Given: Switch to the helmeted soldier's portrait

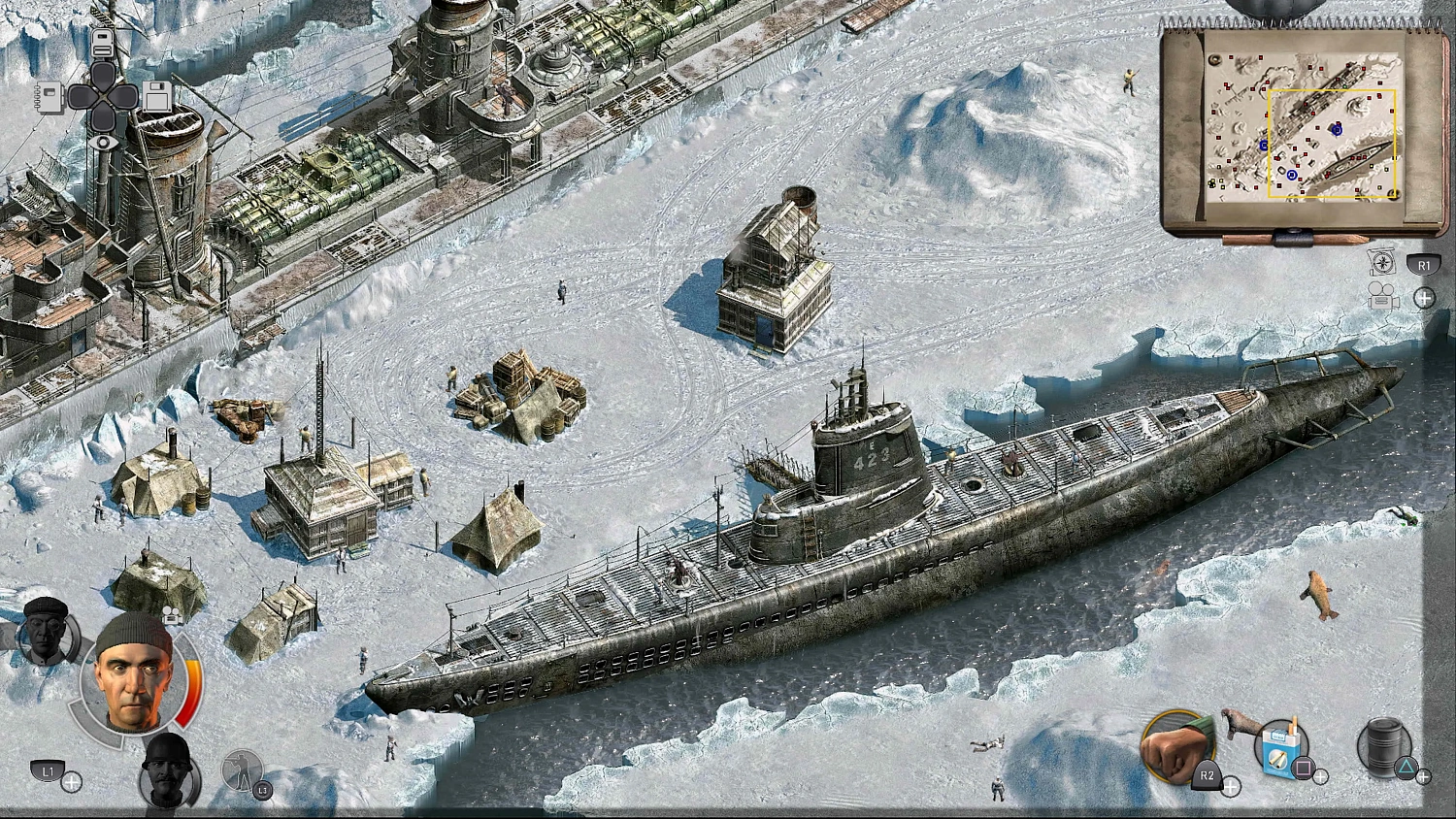Looking at the screenshot, I should [166, 775].
